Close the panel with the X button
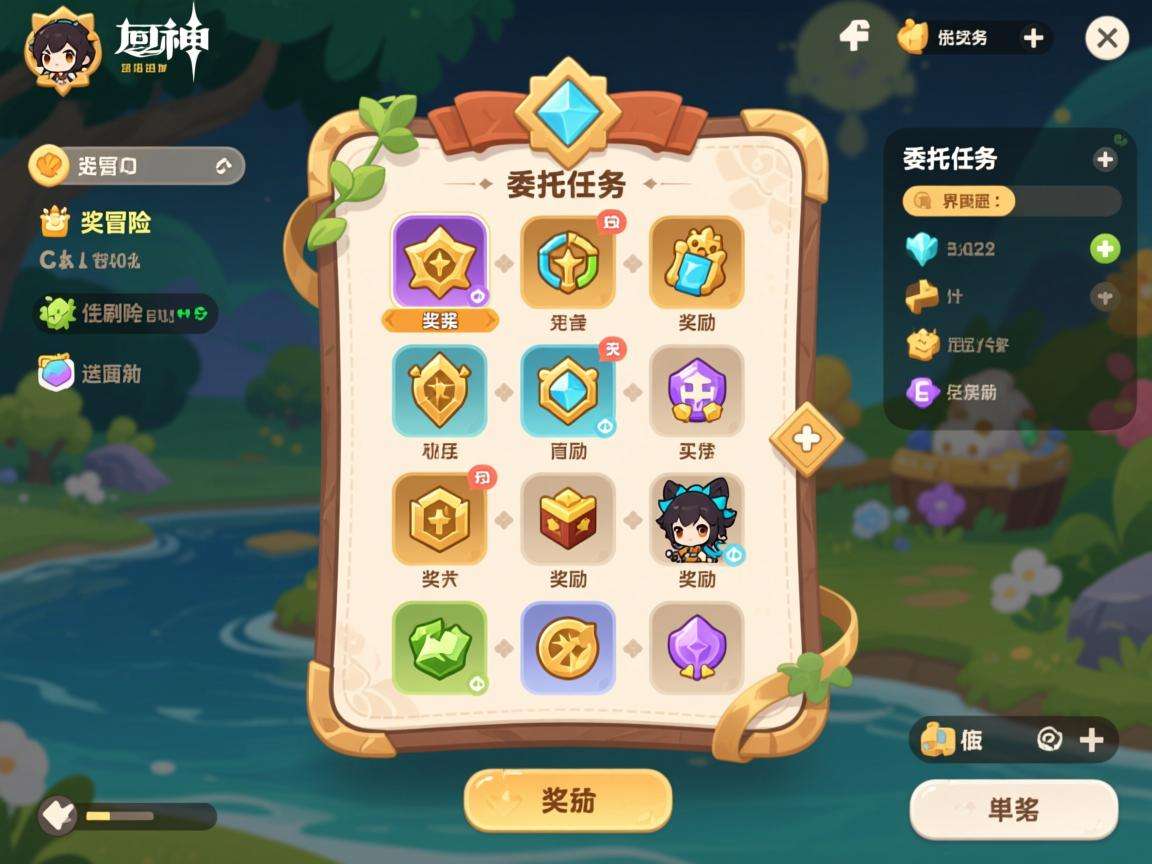1152x864 pixels. [1106, 39]
